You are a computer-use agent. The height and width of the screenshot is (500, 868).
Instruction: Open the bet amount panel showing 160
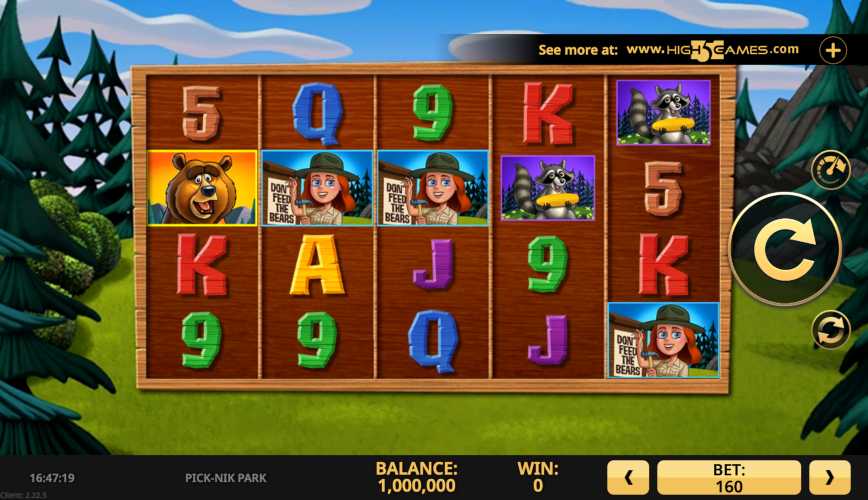[x=729, y=478]
